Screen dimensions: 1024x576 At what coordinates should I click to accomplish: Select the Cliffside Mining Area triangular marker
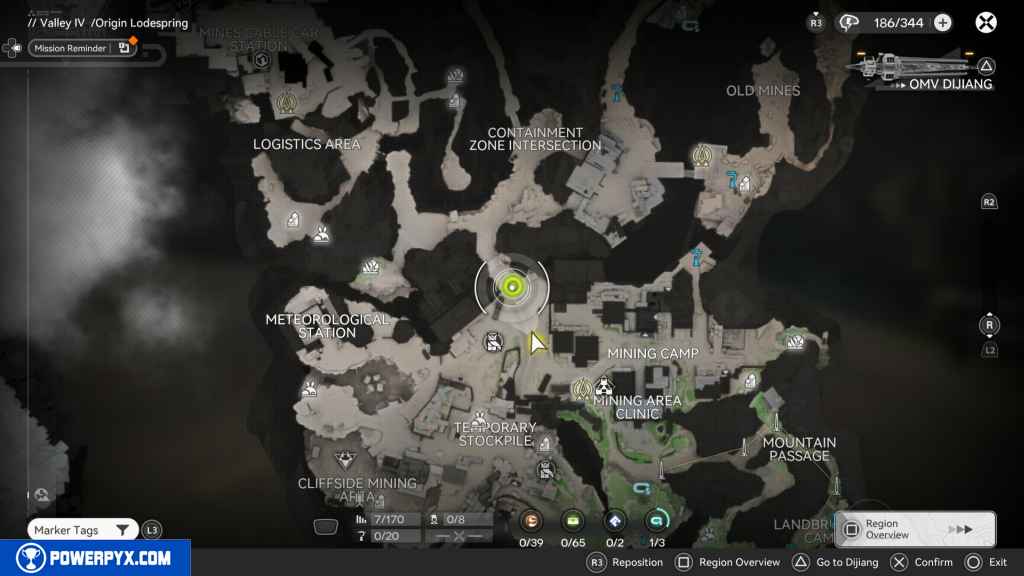pos(345,460)
